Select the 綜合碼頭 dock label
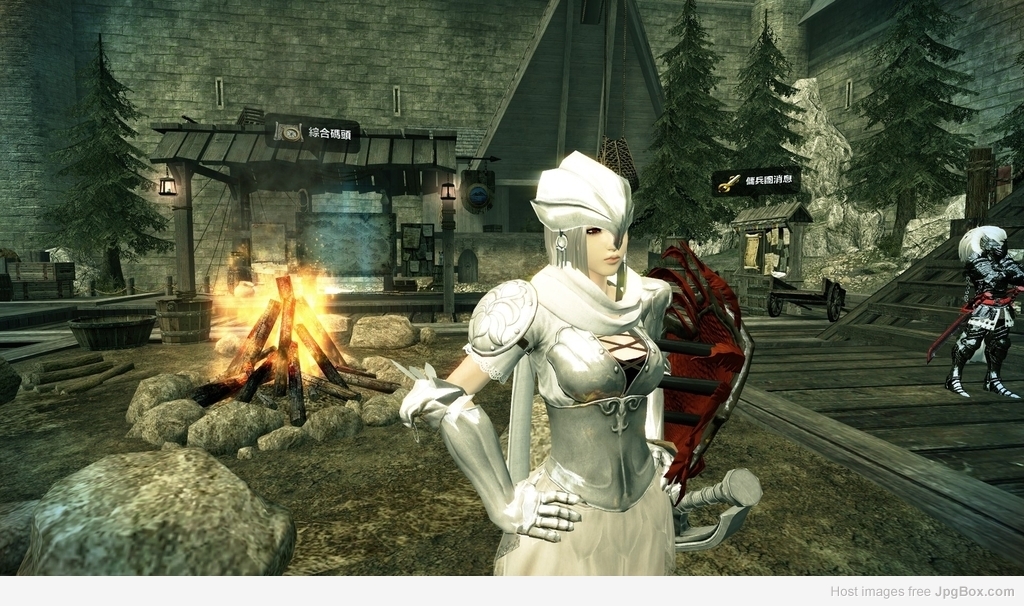Screen dimensions: 1024x606 [x=313, y=133]
